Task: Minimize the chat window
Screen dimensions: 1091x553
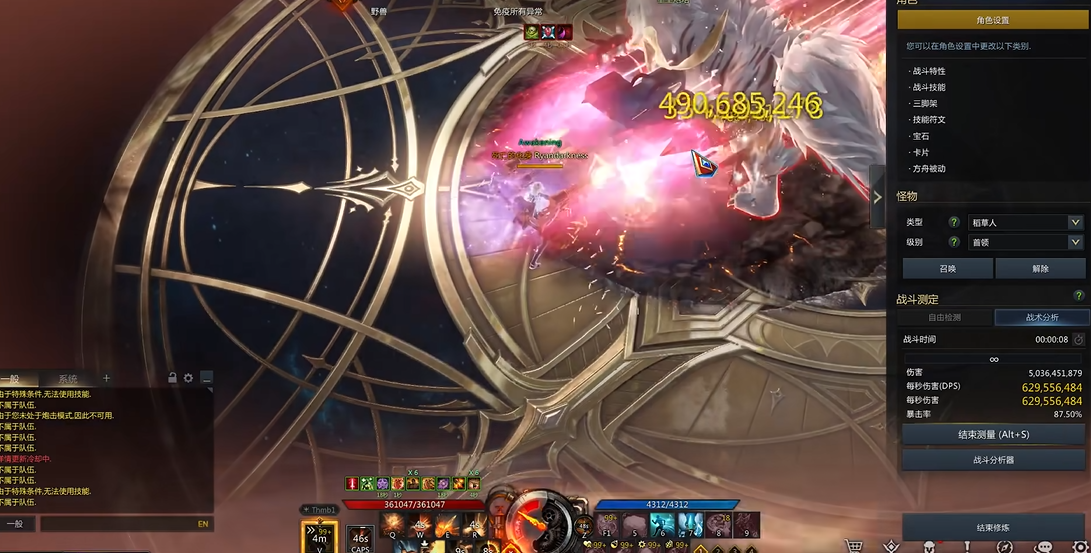Action: [206, 378]
